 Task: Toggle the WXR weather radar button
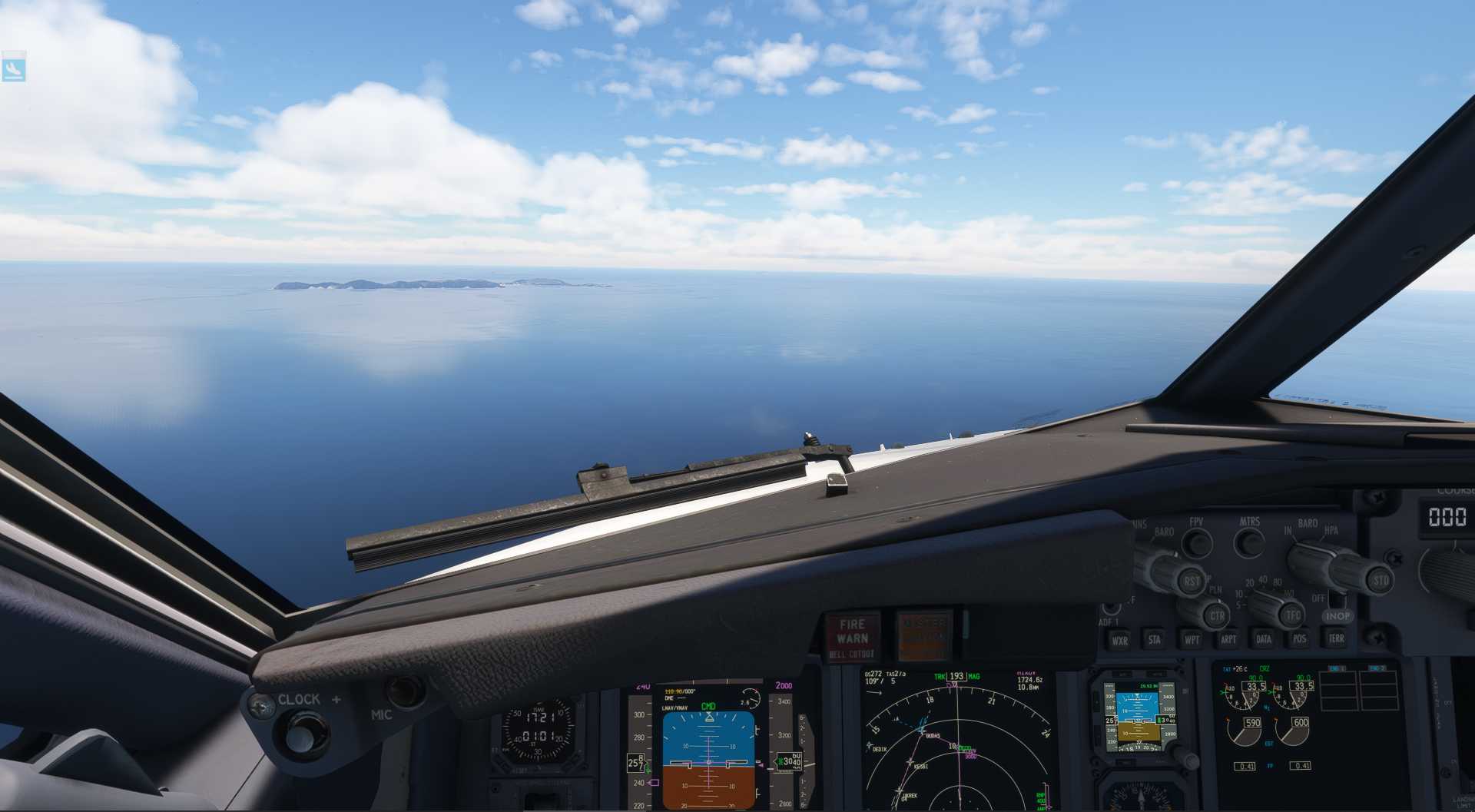tap(1119, 641)
